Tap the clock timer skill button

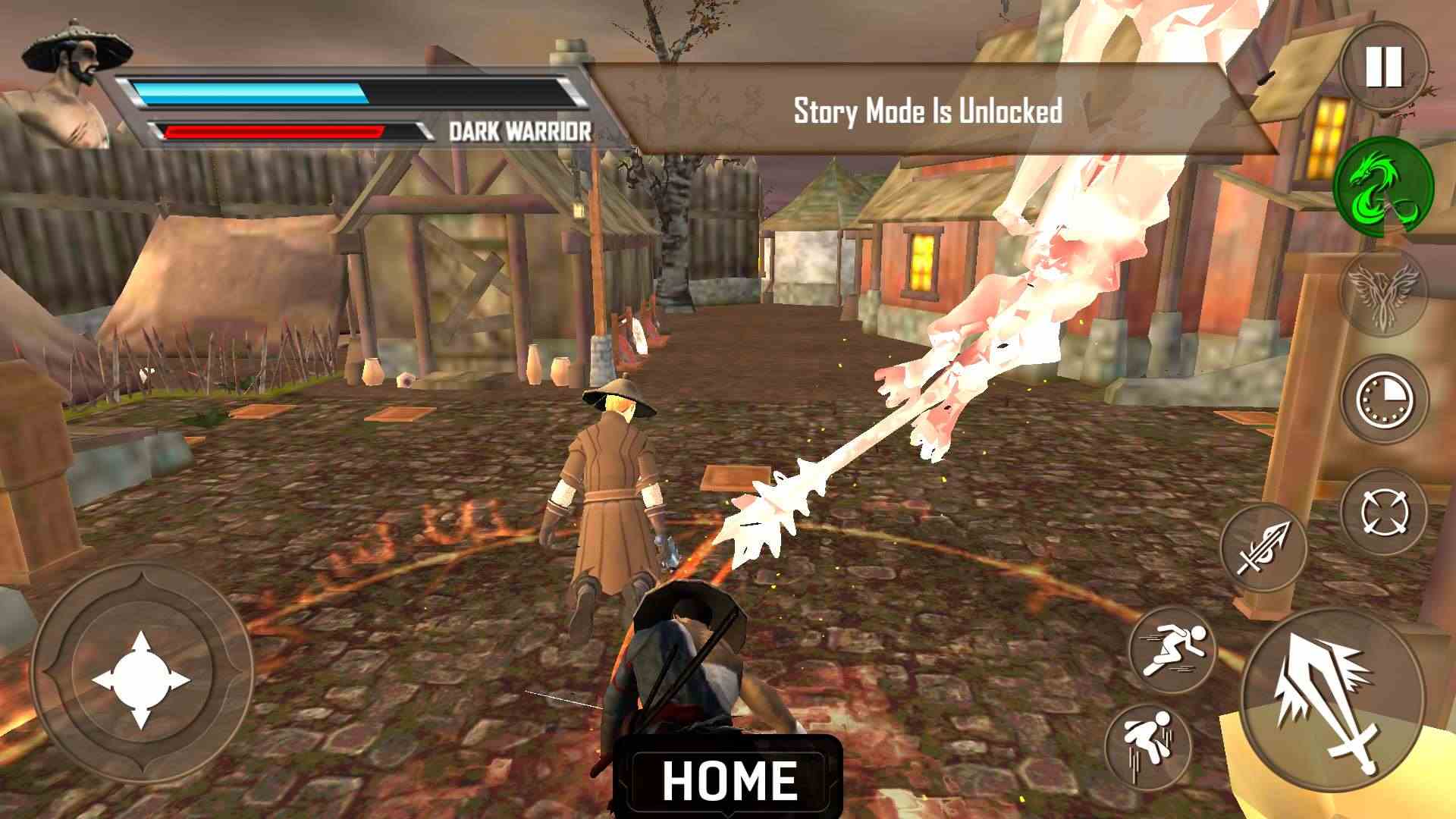pyautogui.click(x=1385, y=400)
